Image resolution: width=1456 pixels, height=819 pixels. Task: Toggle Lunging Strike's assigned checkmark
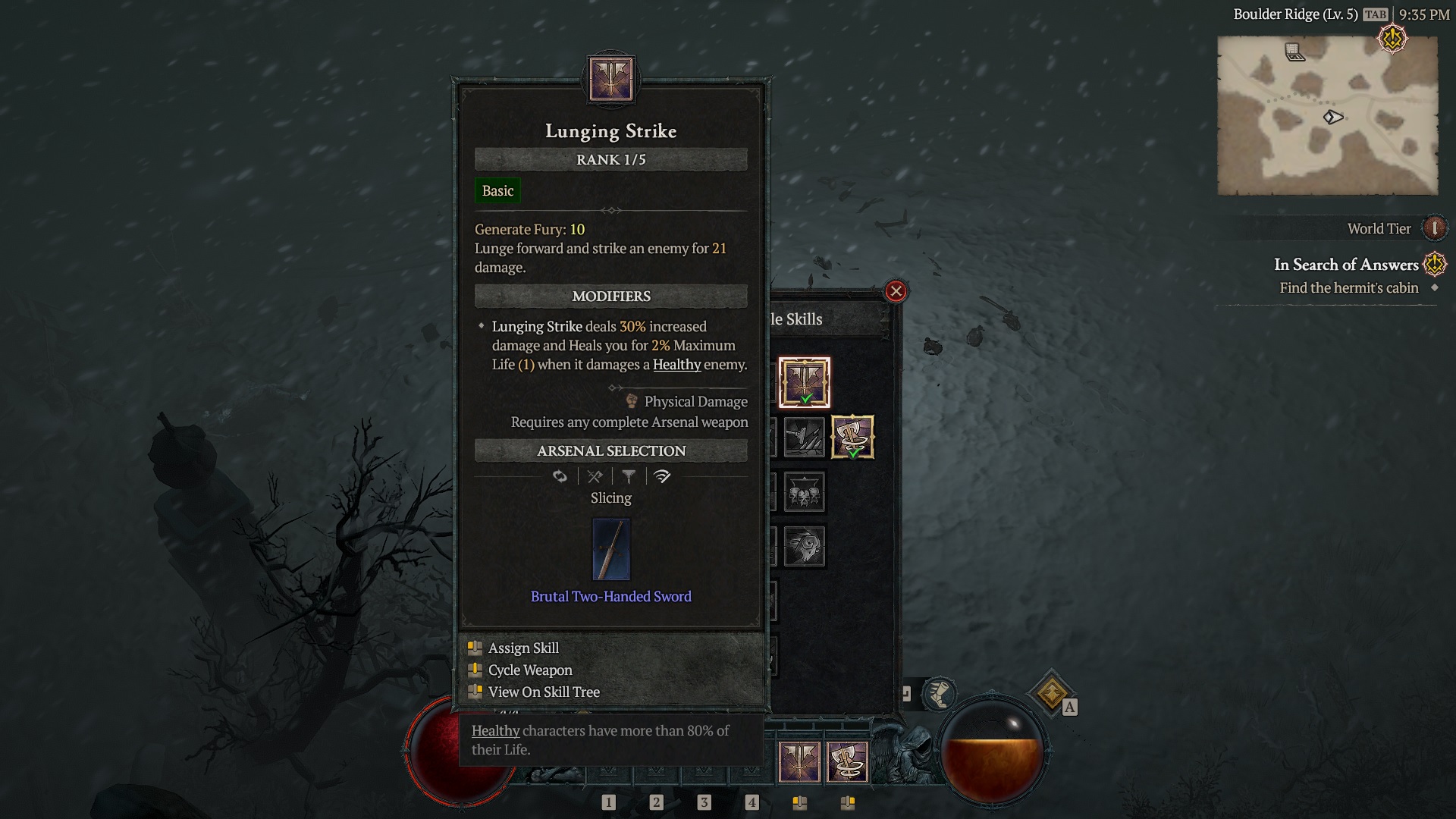coord(806,400)
